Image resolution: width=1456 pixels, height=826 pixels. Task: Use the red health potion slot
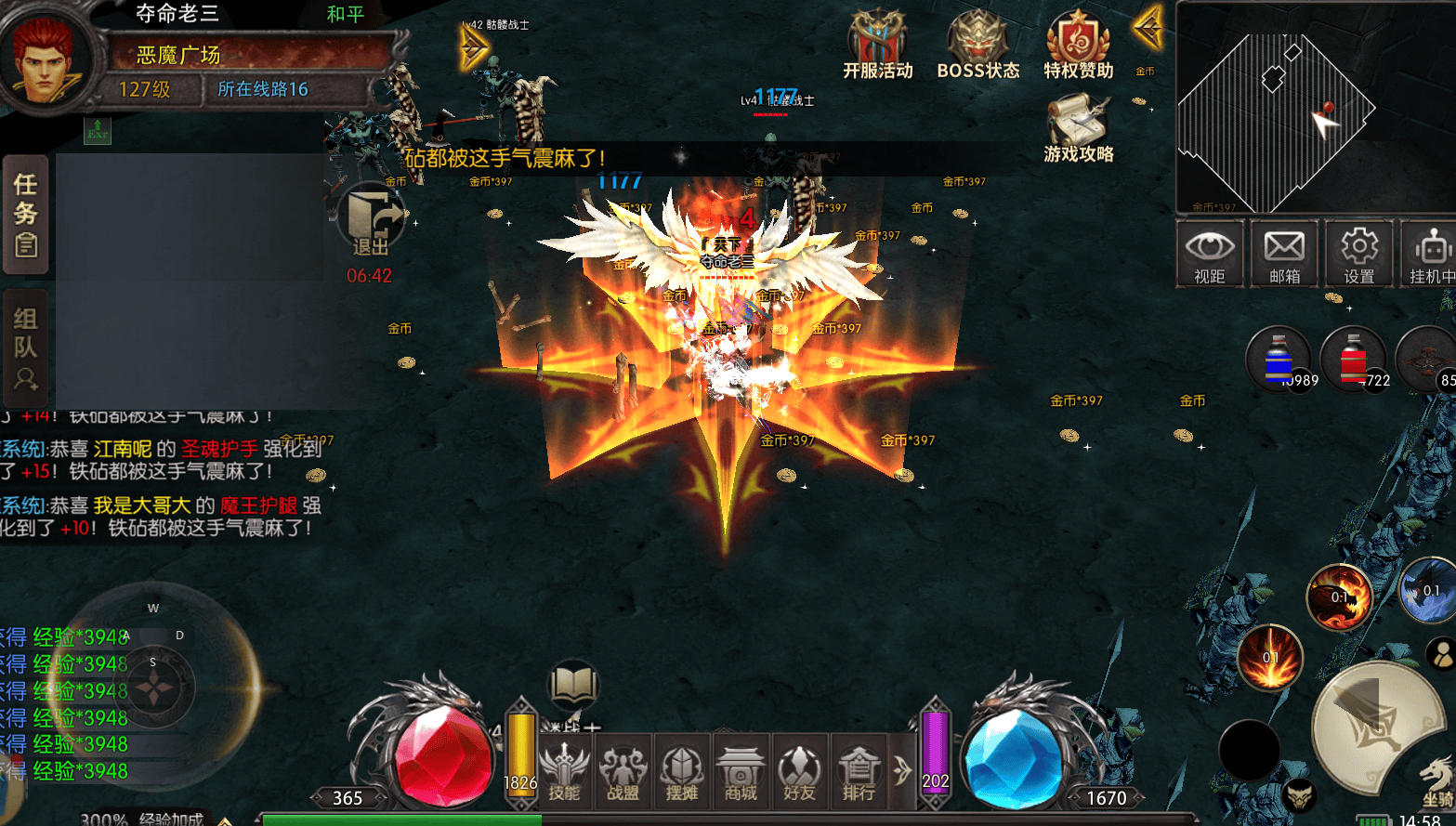point(1353,361)
